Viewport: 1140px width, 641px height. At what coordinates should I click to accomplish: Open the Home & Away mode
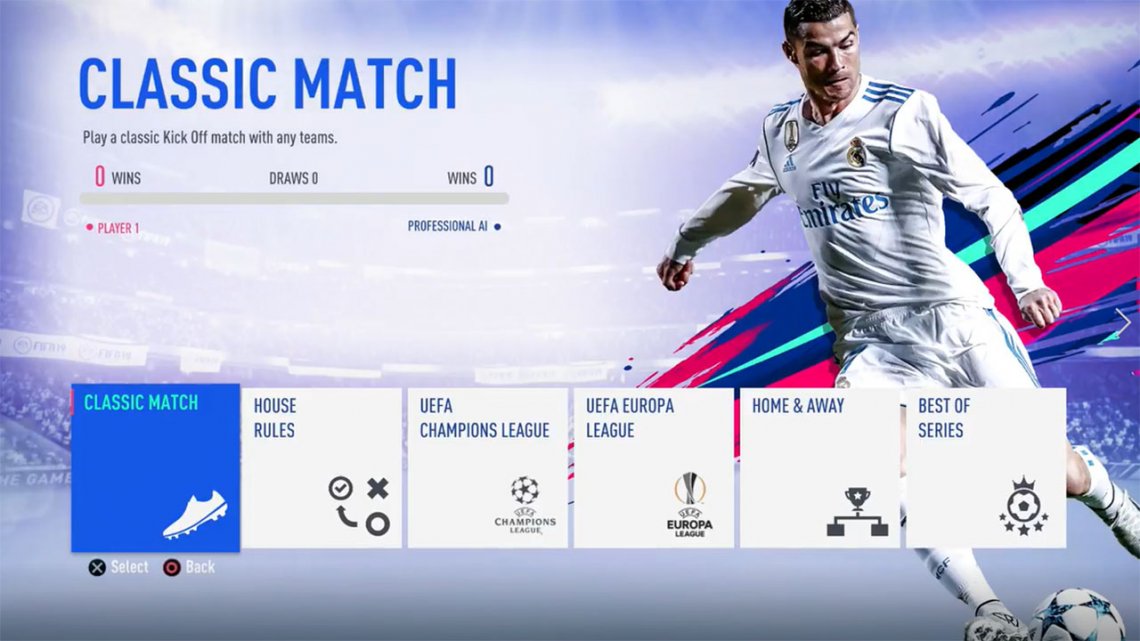819,468
